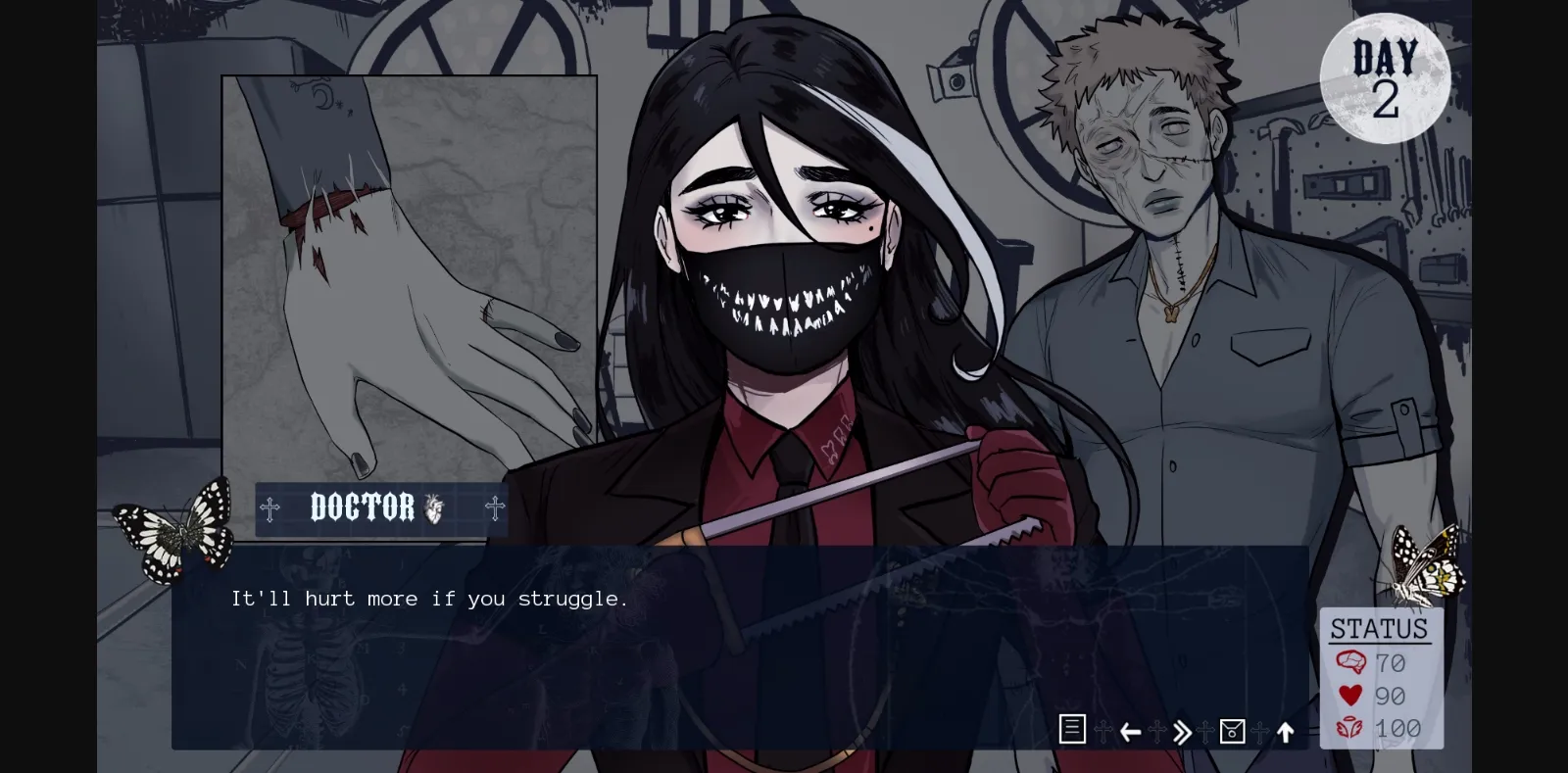Click the cross icon left of the Doctor nameplate
The width and height of the screenshot is (1568, 773).
click(270, 508)
